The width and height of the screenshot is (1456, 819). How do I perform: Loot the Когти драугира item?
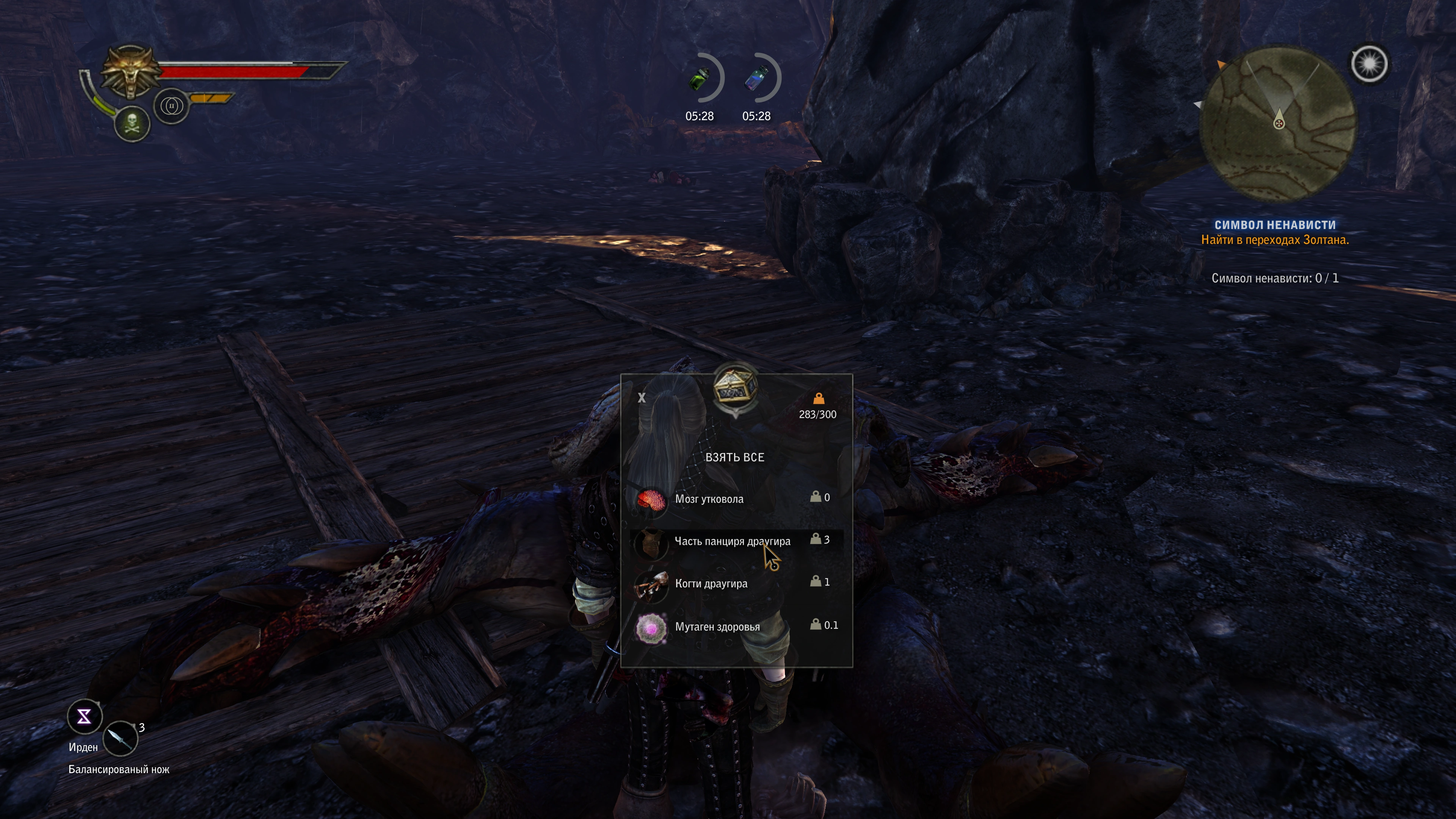[711, 584]
